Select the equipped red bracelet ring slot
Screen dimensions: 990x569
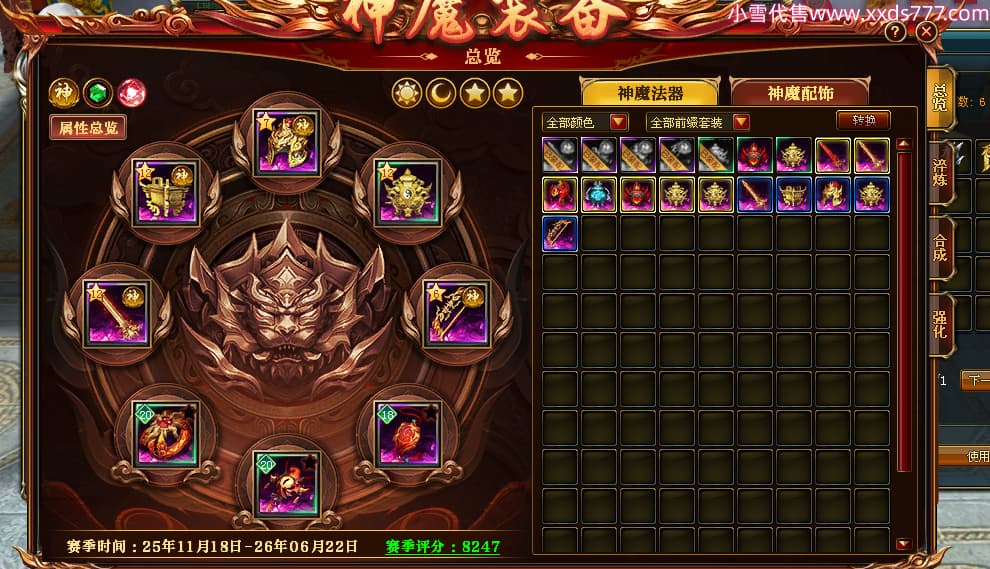click(x=166, y=432)
